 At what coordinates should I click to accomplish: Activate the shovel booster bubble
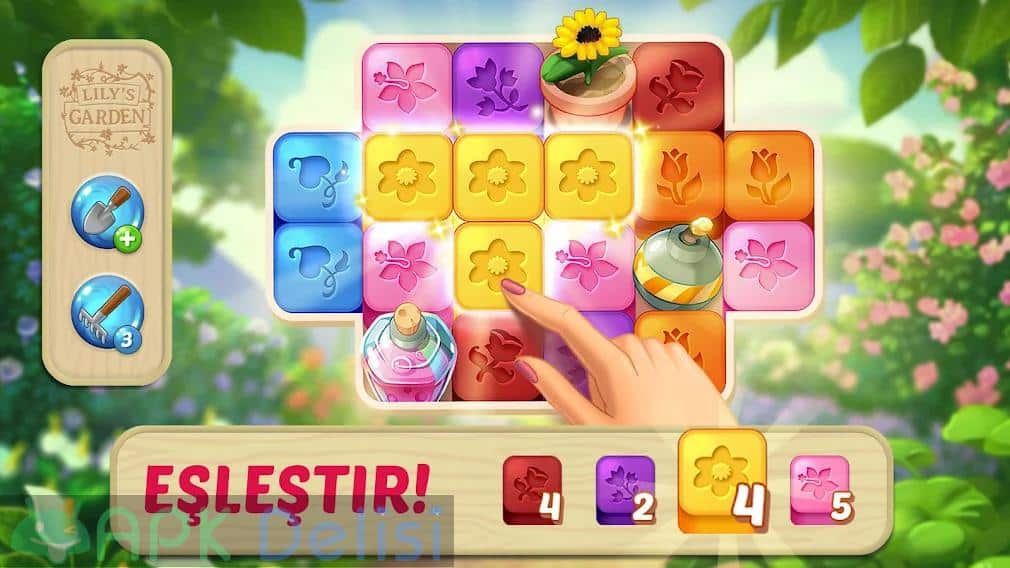(x=107, y=211)
